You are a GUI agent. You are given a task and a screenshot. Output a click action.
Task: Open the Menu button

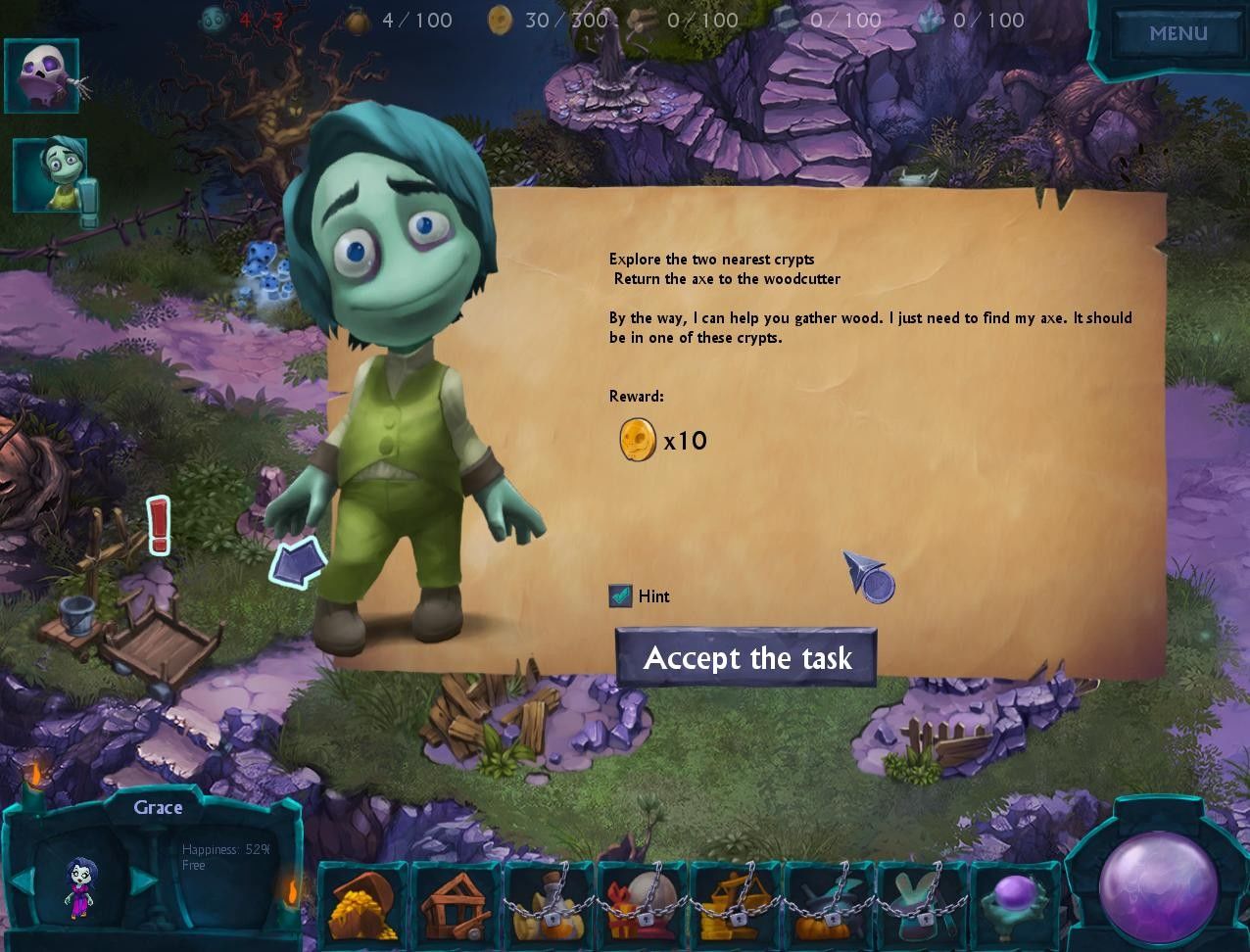pyautogui.click(x=1178, y=33)
